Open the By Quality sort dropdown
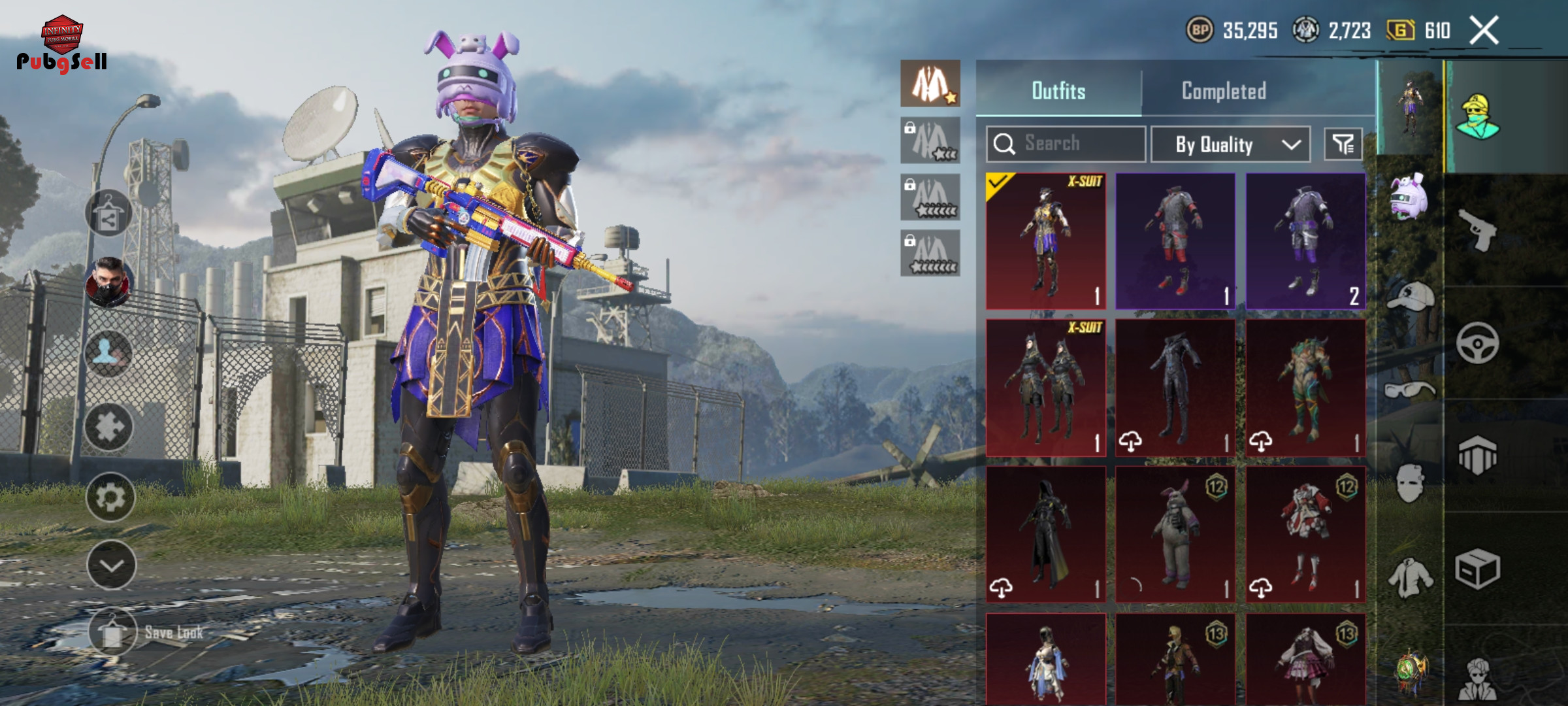Screen dimensions: 1568x706 [1230, 144]
